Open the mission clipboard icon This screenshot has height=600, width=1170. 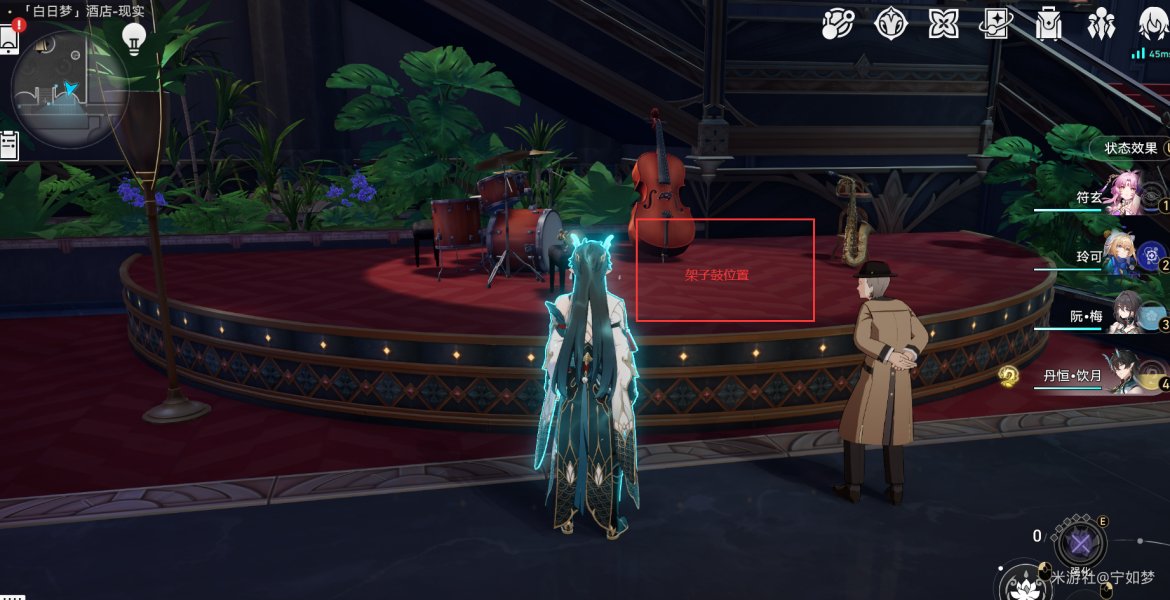pyautogui.click(x=9, y=145)
